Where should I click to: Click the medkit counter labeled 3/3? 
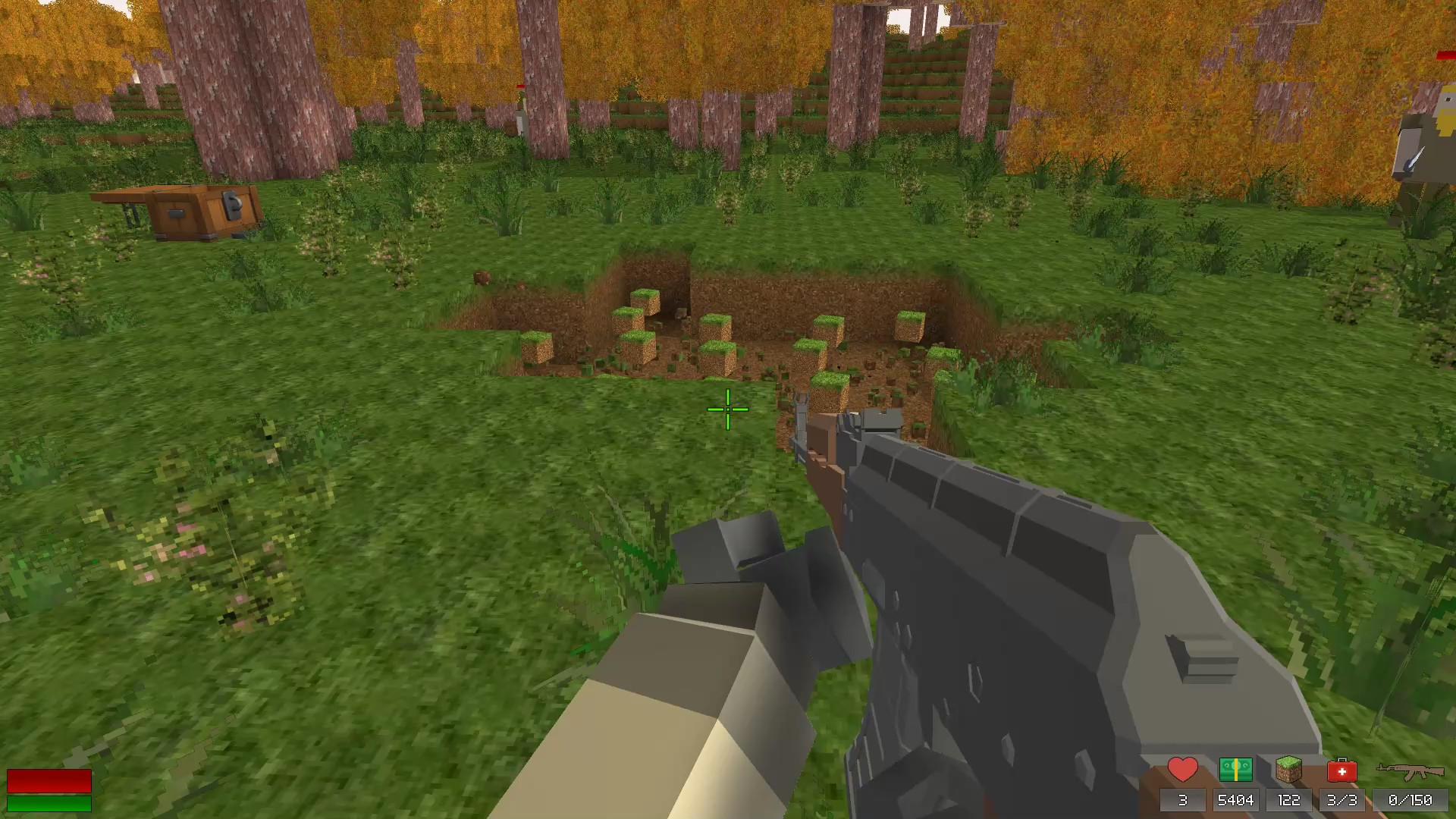click(x=1344, y=799)
